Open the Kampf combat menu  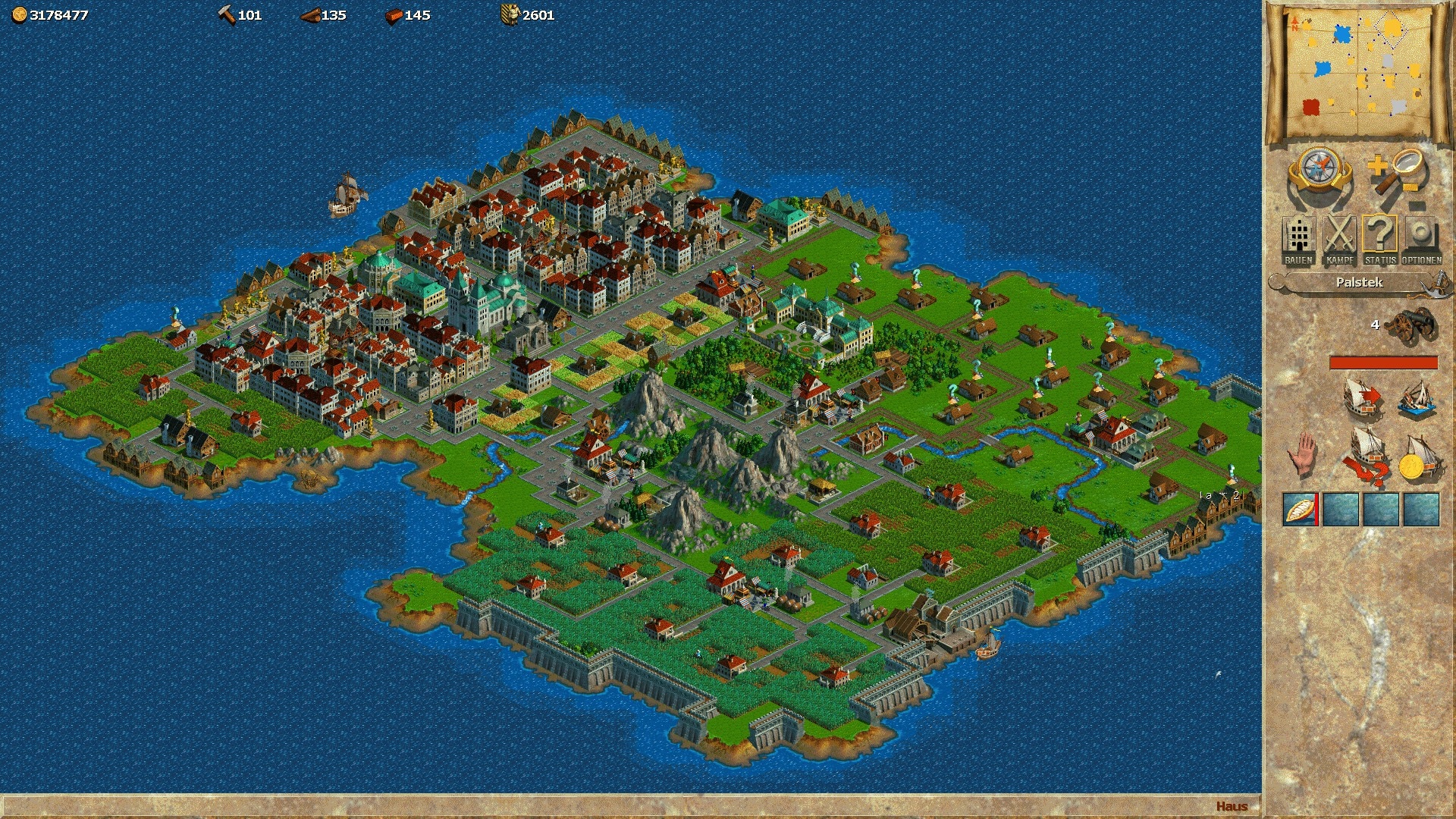pyautogui.click(x=1339, y=240)
